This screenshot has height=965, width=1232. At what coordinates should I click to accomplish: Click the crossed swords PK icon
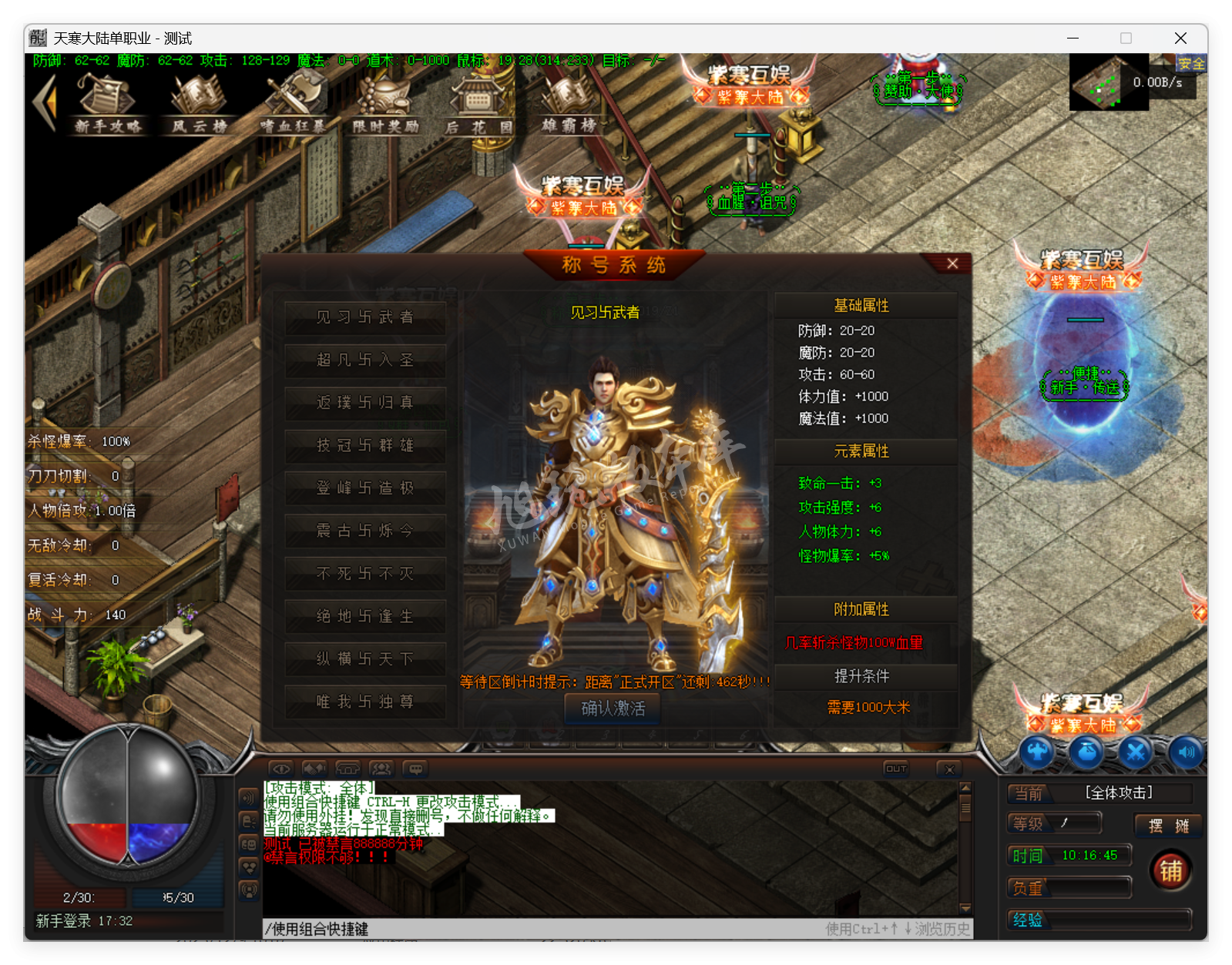[1136, 753]
